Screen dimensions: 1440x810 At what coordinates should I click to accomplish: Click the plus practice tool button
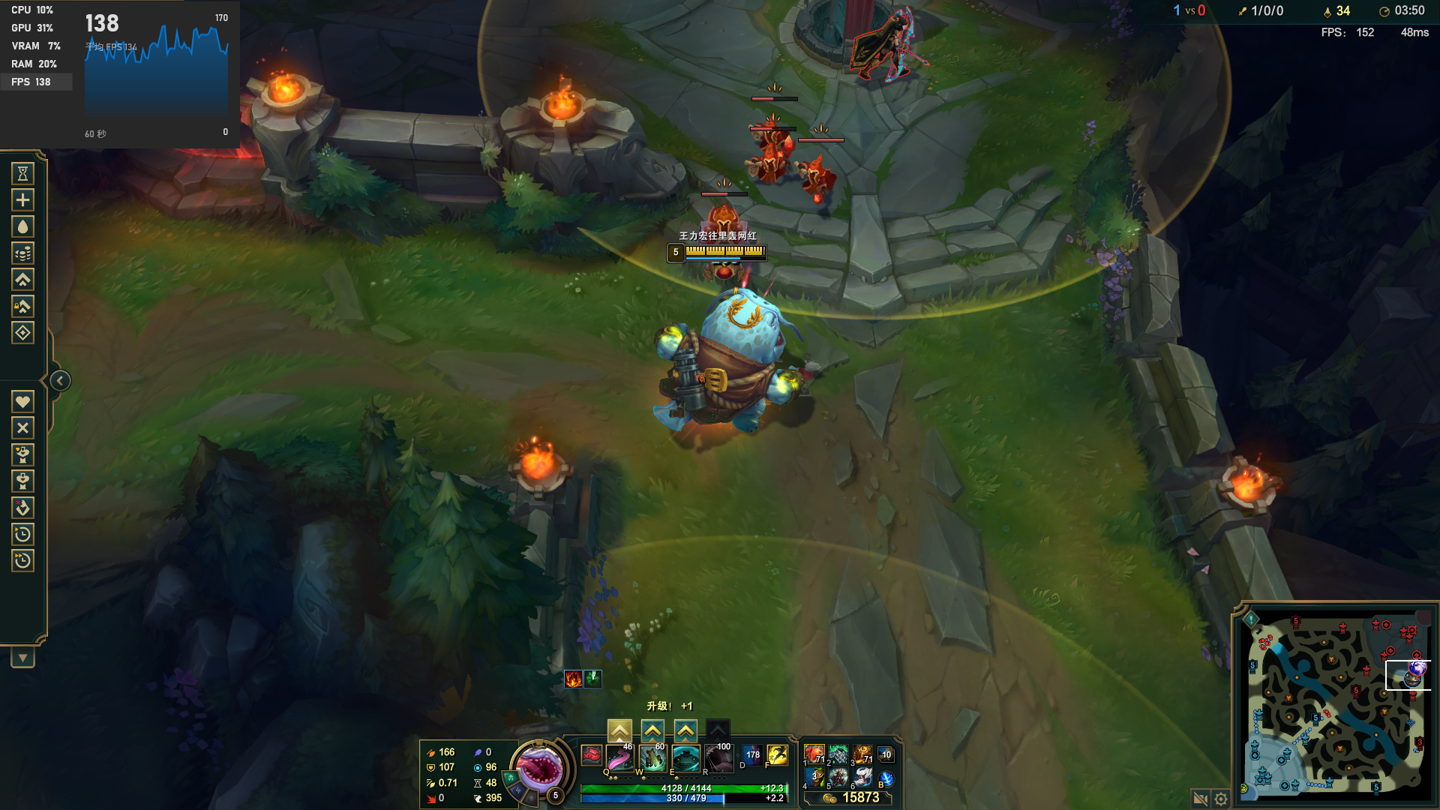23,200
